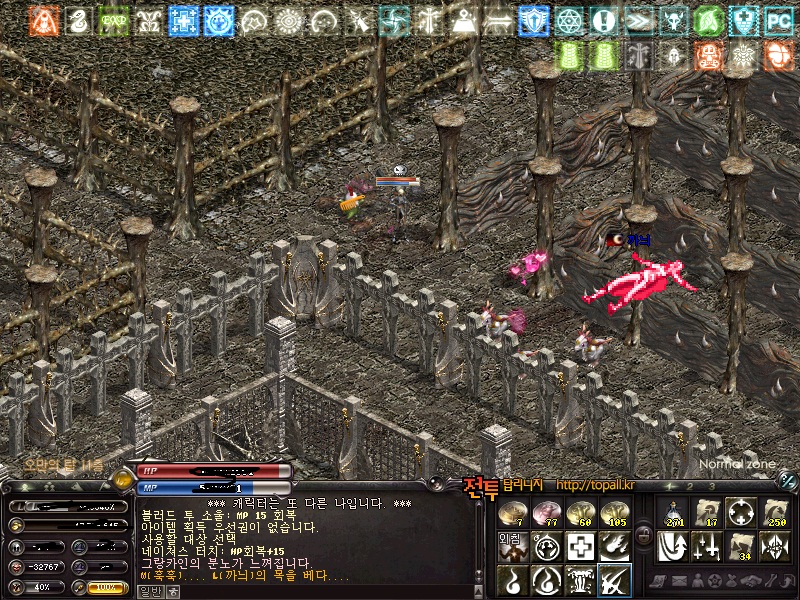Use the potion slot with 201 count
This screenshot has width=800, height=600.
click(672, 513)
